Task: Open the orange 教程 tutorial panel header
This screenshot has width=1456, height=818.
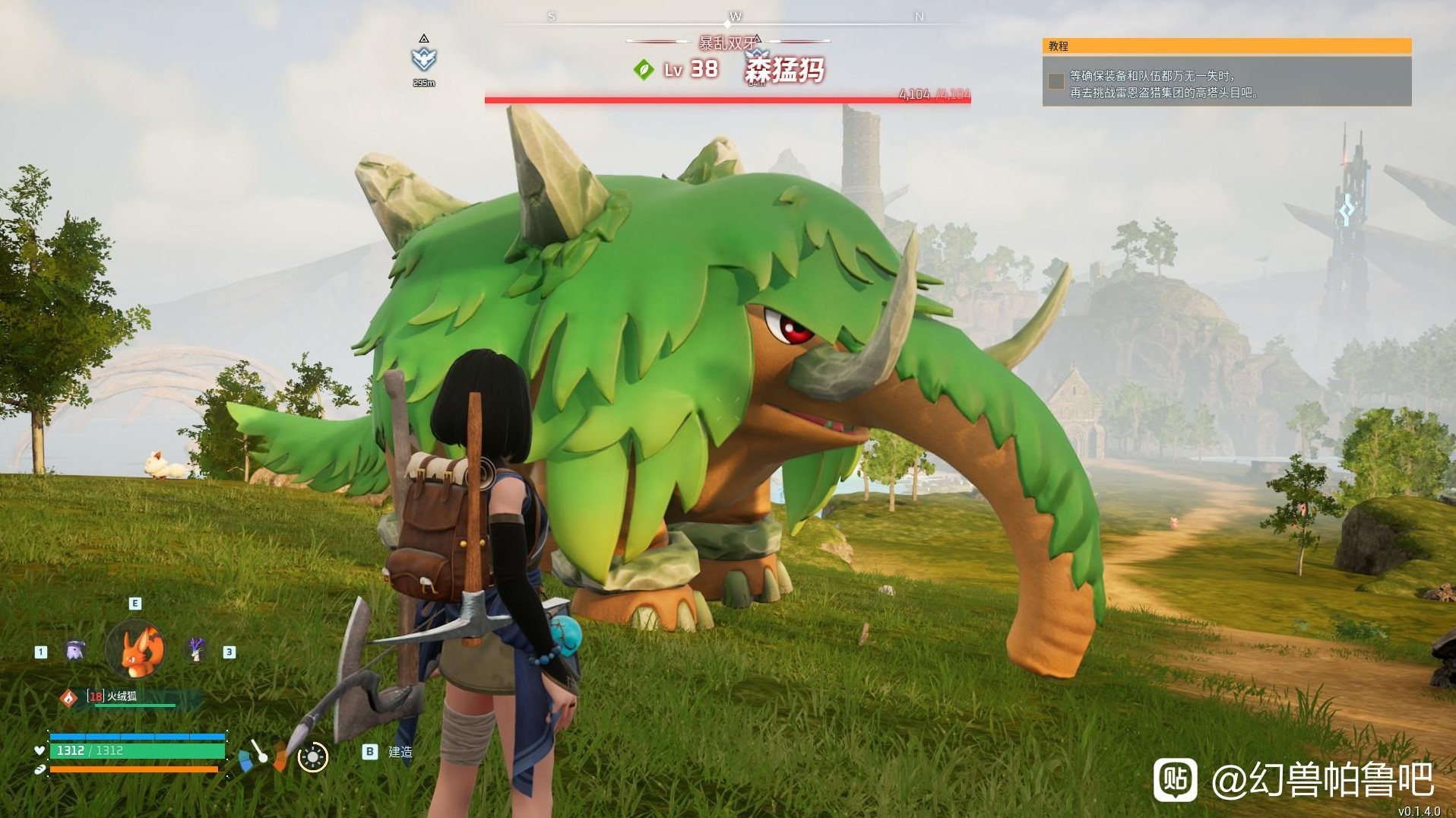Action: 1227,46
